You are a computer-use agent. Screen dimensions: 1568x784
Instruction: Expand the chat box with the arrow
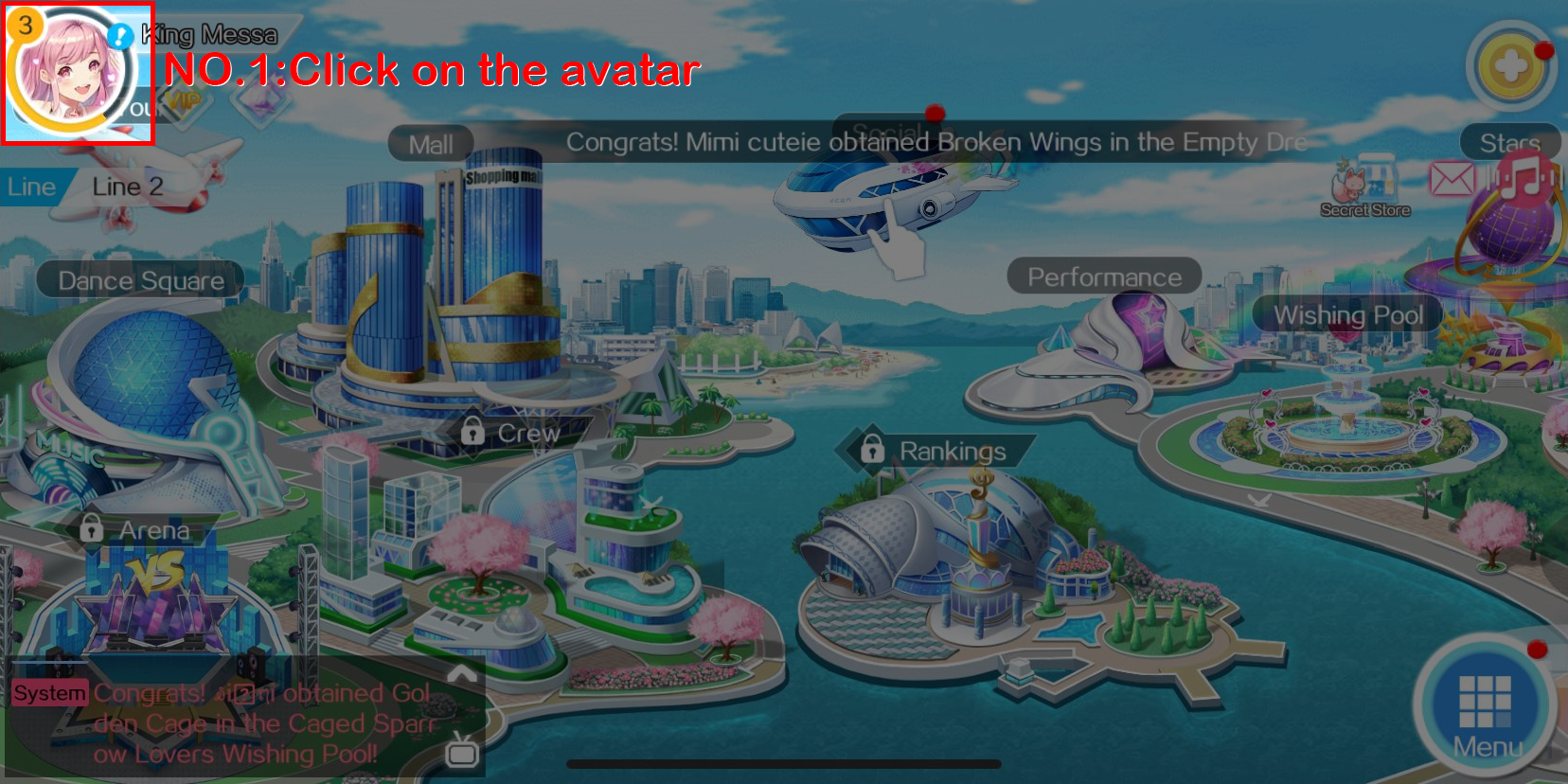point(461,673)
